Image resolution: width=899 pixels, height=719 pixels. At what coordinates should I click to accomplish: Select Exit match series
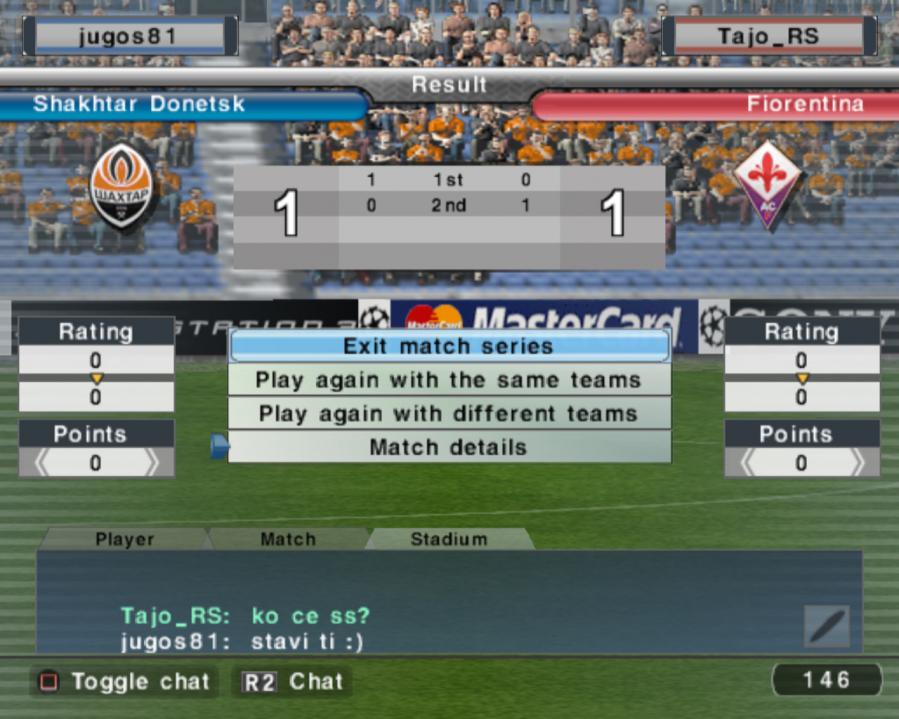tap(448, 346)
